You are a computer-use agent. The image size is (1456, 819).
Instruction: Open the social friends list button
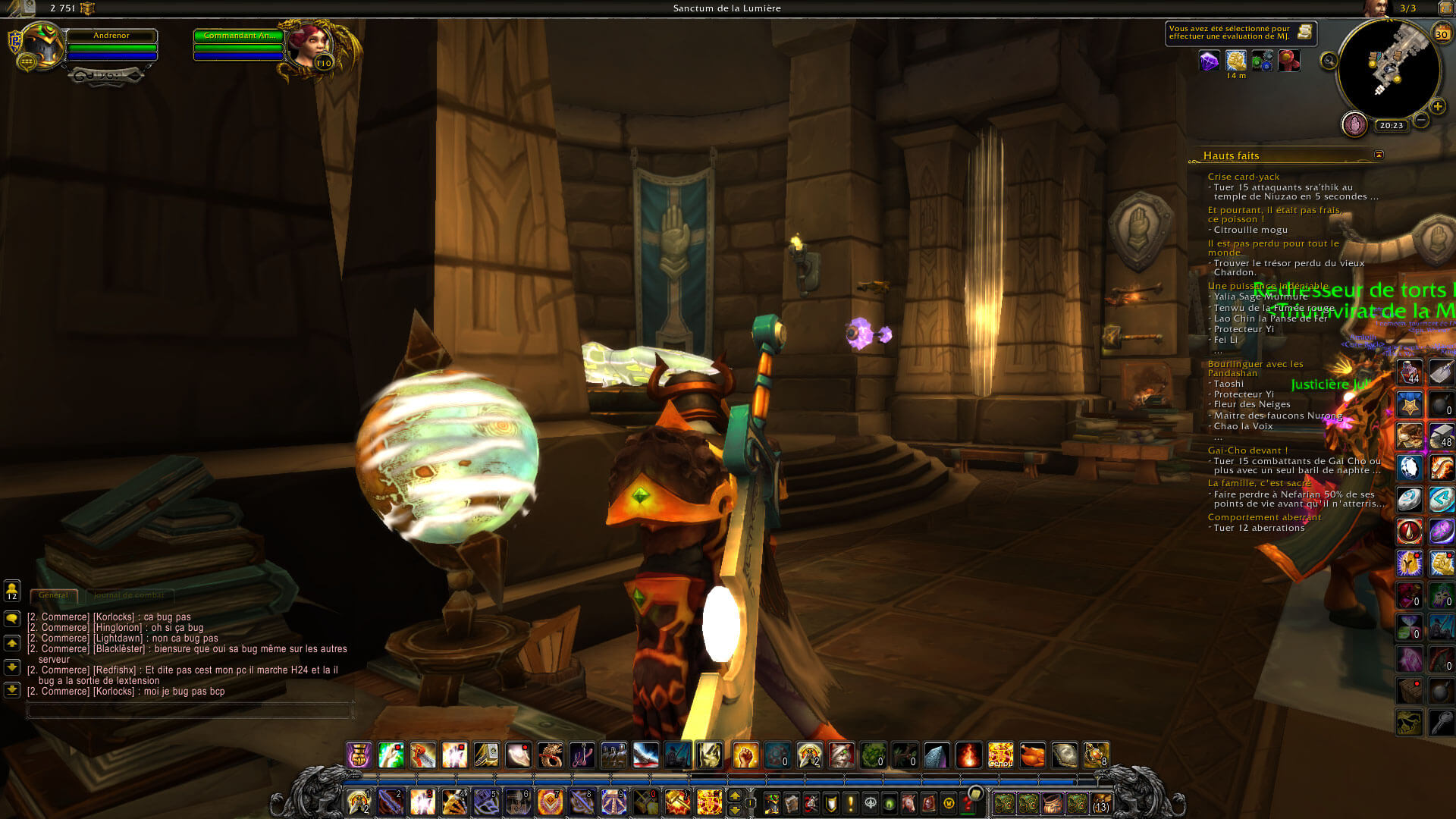[x=12, y=591]
